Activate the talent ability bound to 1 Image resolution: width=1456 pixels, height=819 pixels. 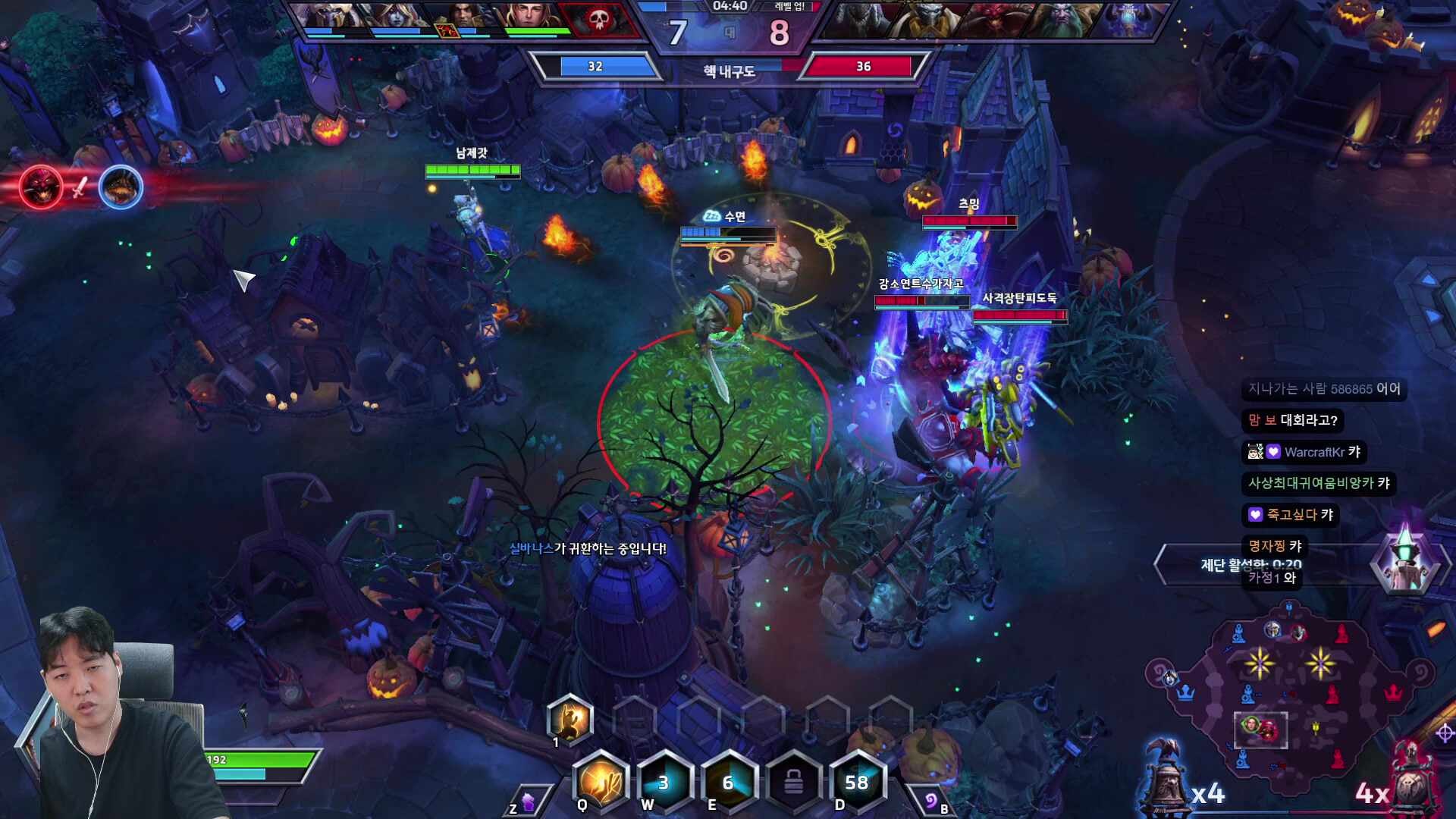coord(570,720)
